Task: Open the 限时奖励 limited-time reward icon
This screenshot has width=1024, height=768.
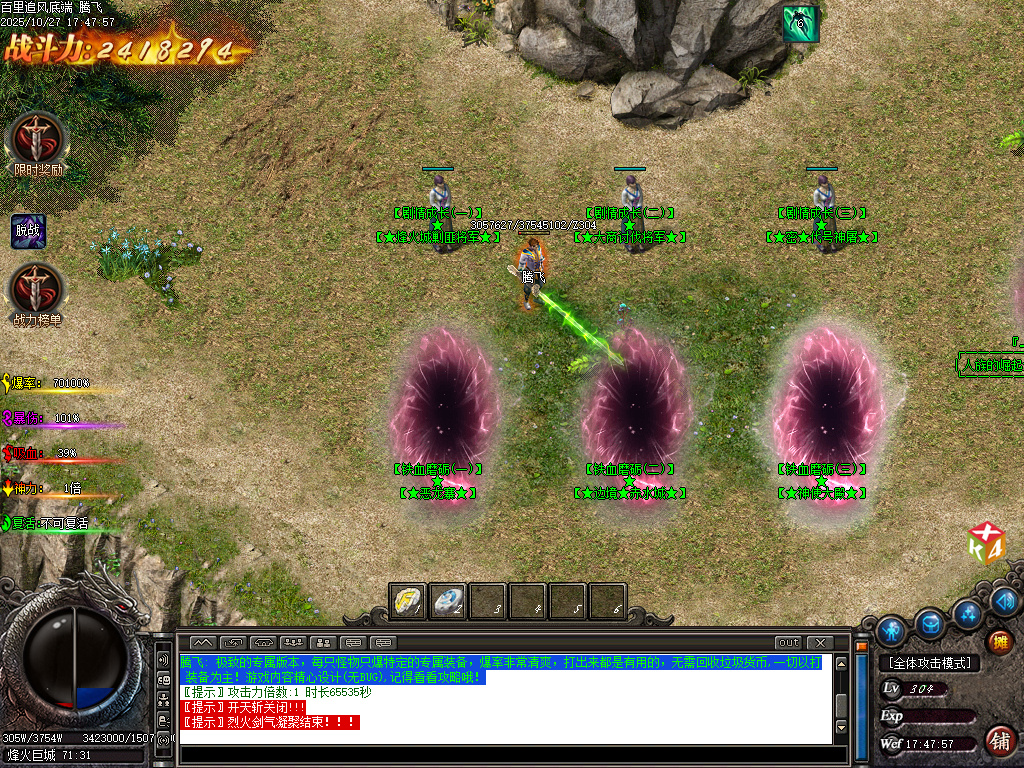Action: [38, 140]
